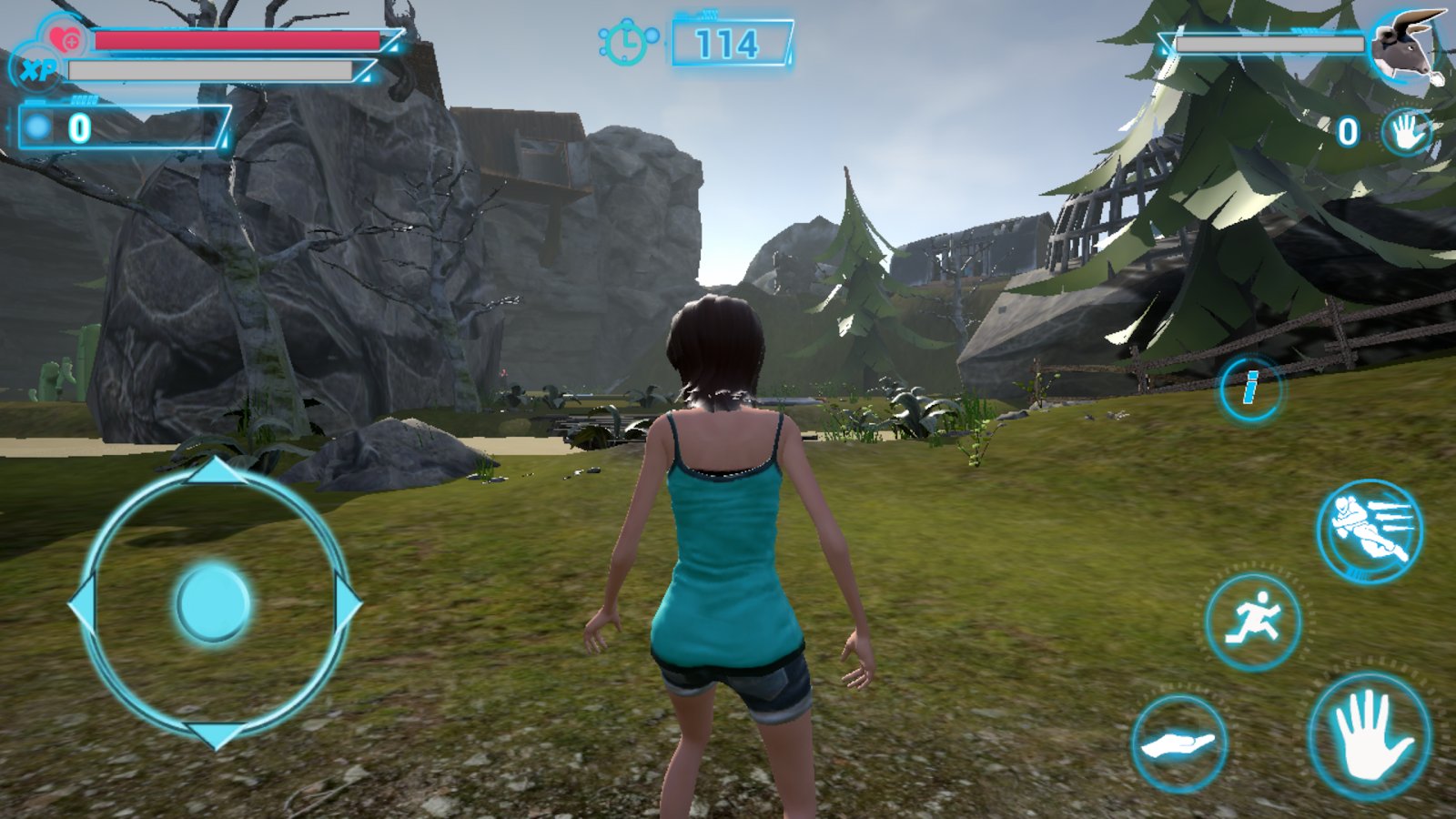The height and width of the screenshot is (819, 1456).
Task: Select the bull target portrait
Action: click(x=1406, y=47)
